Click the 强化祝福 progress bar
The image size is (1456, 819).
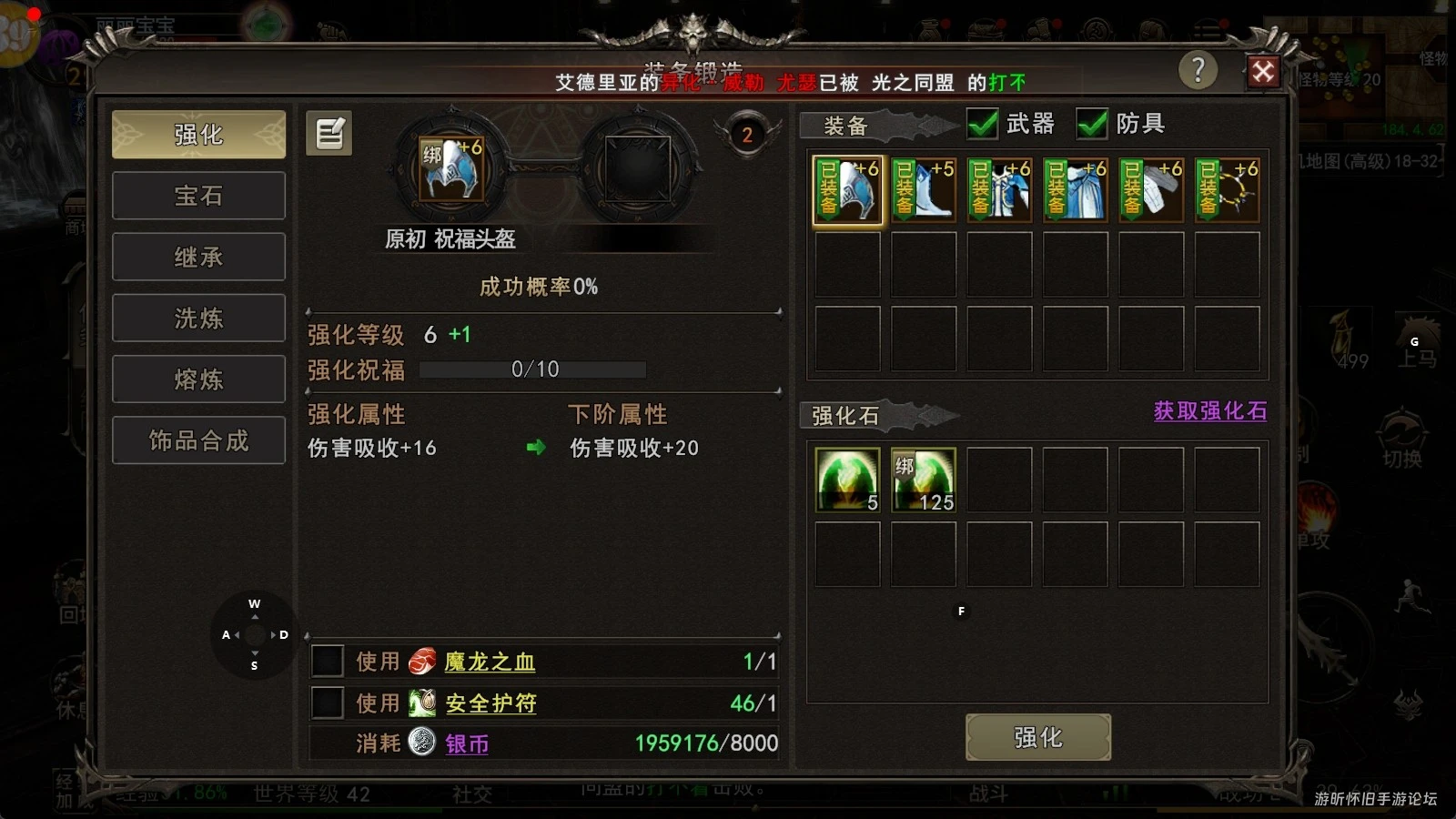click(531, 369)
